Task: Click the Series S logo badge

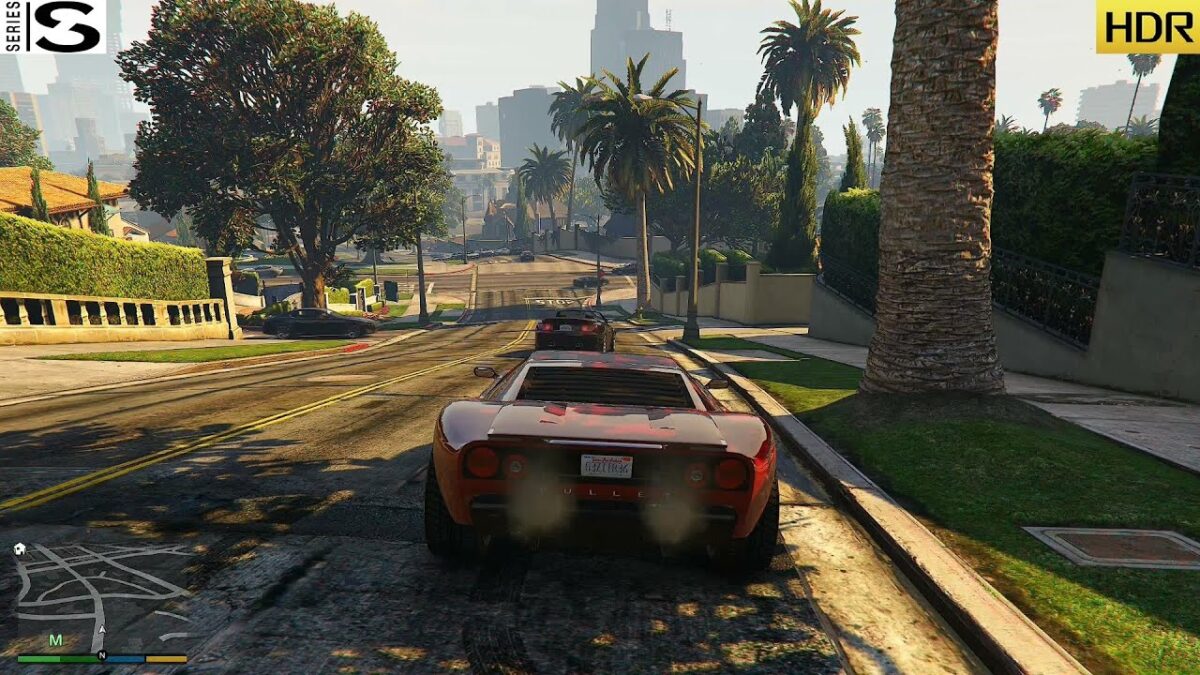Action: (x=54, y=26)
